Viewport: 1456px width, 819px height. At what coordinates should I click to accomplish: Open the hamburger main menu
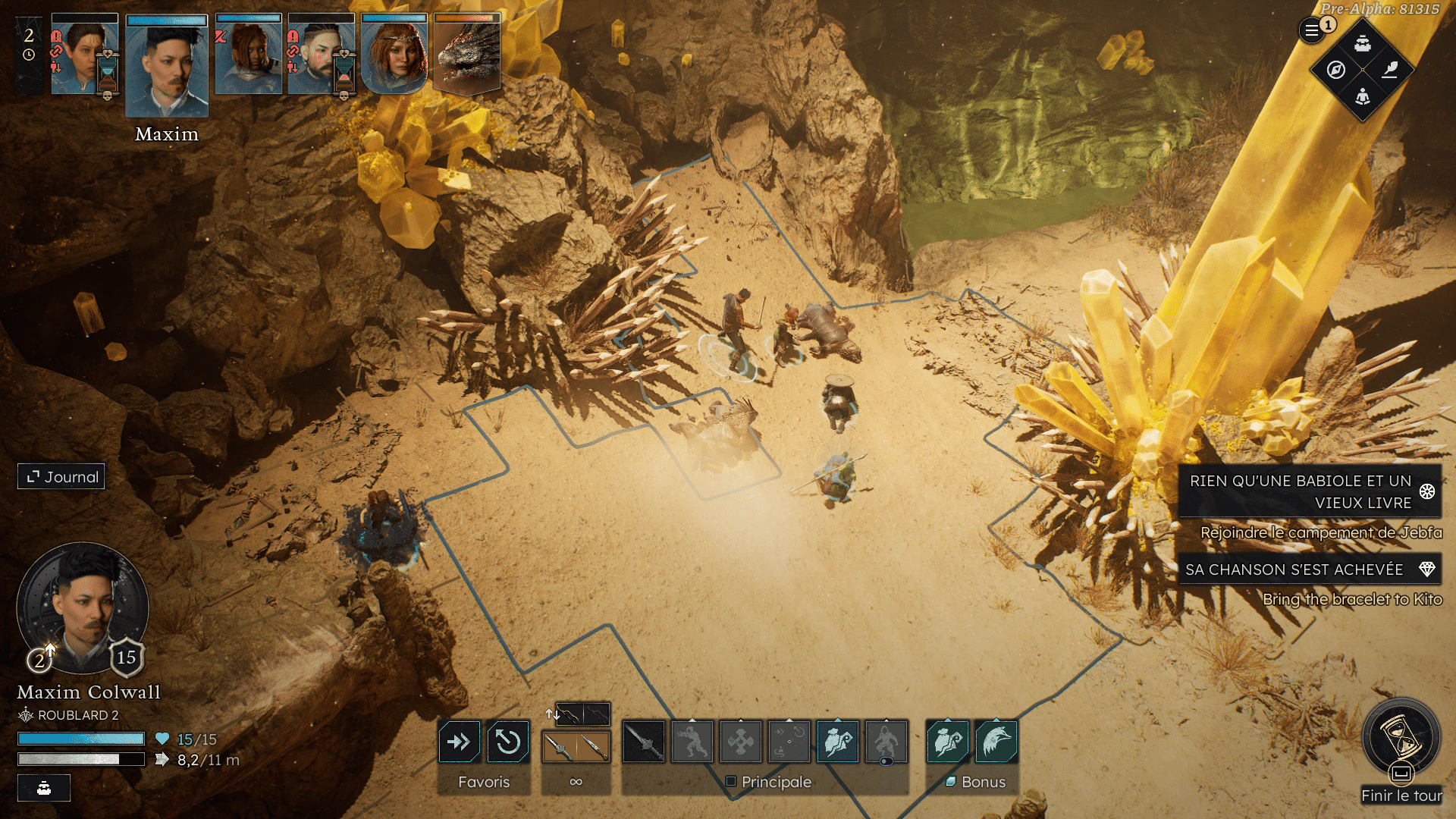pos(1311,31)
